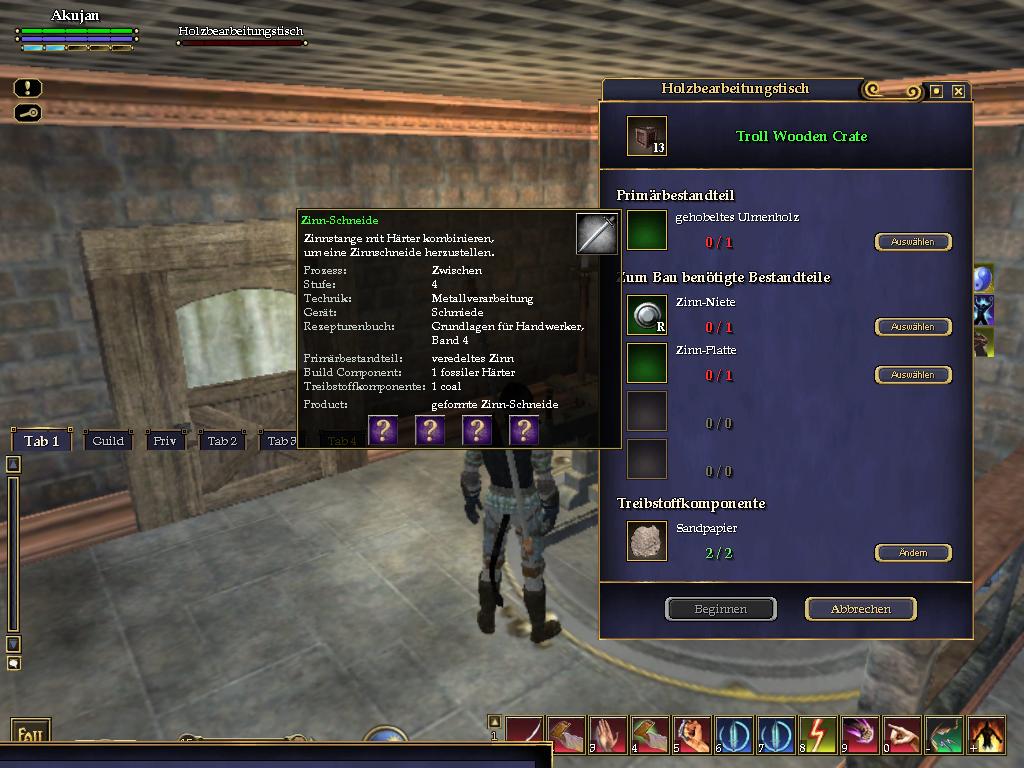Switch to the Guild chat tab
This screenshot has width=1024, height=768.
coord(108,441)
